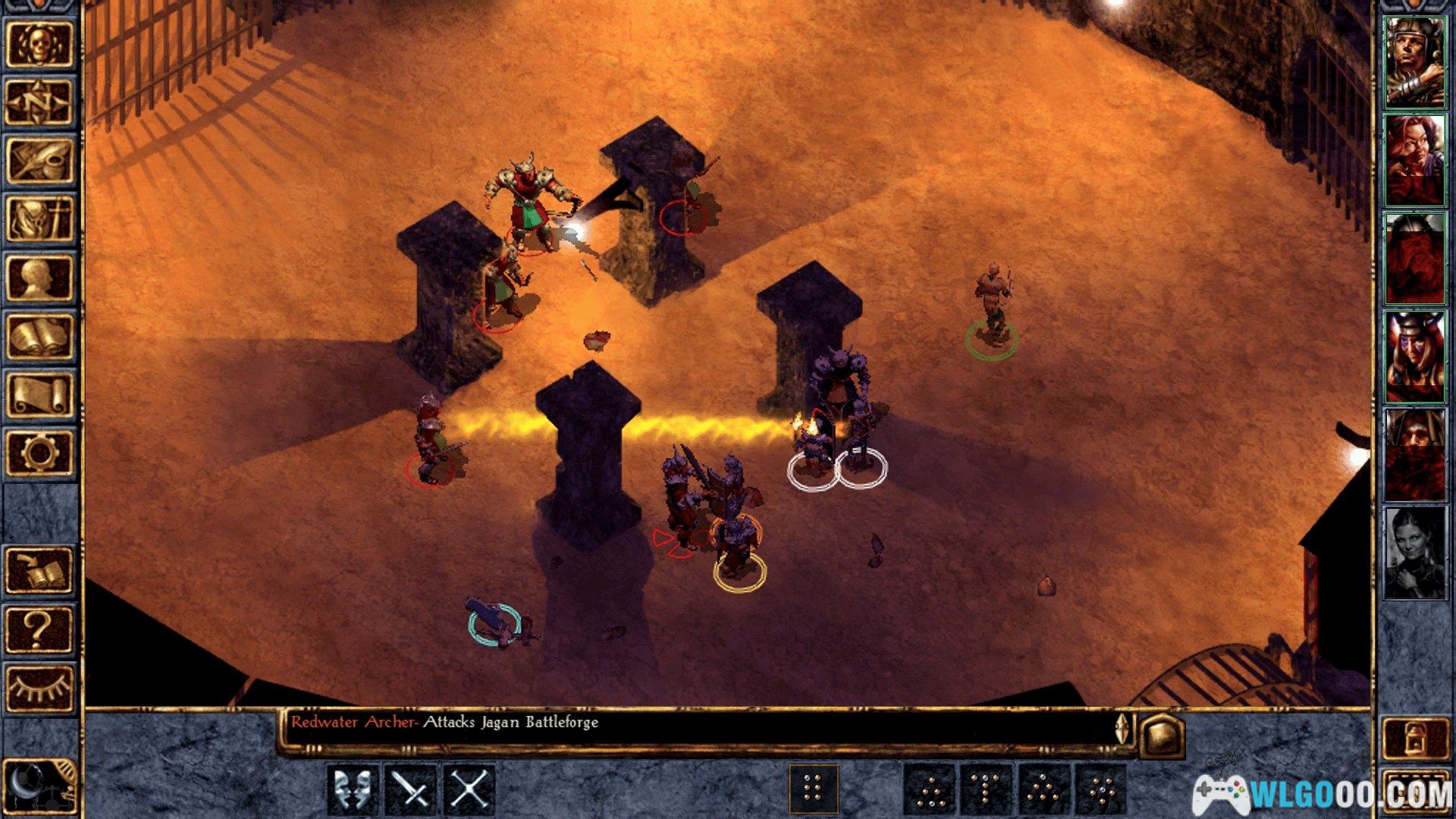Open the area map with the compass
This screenshot has height=819, width=1456.
click(39, 102)
